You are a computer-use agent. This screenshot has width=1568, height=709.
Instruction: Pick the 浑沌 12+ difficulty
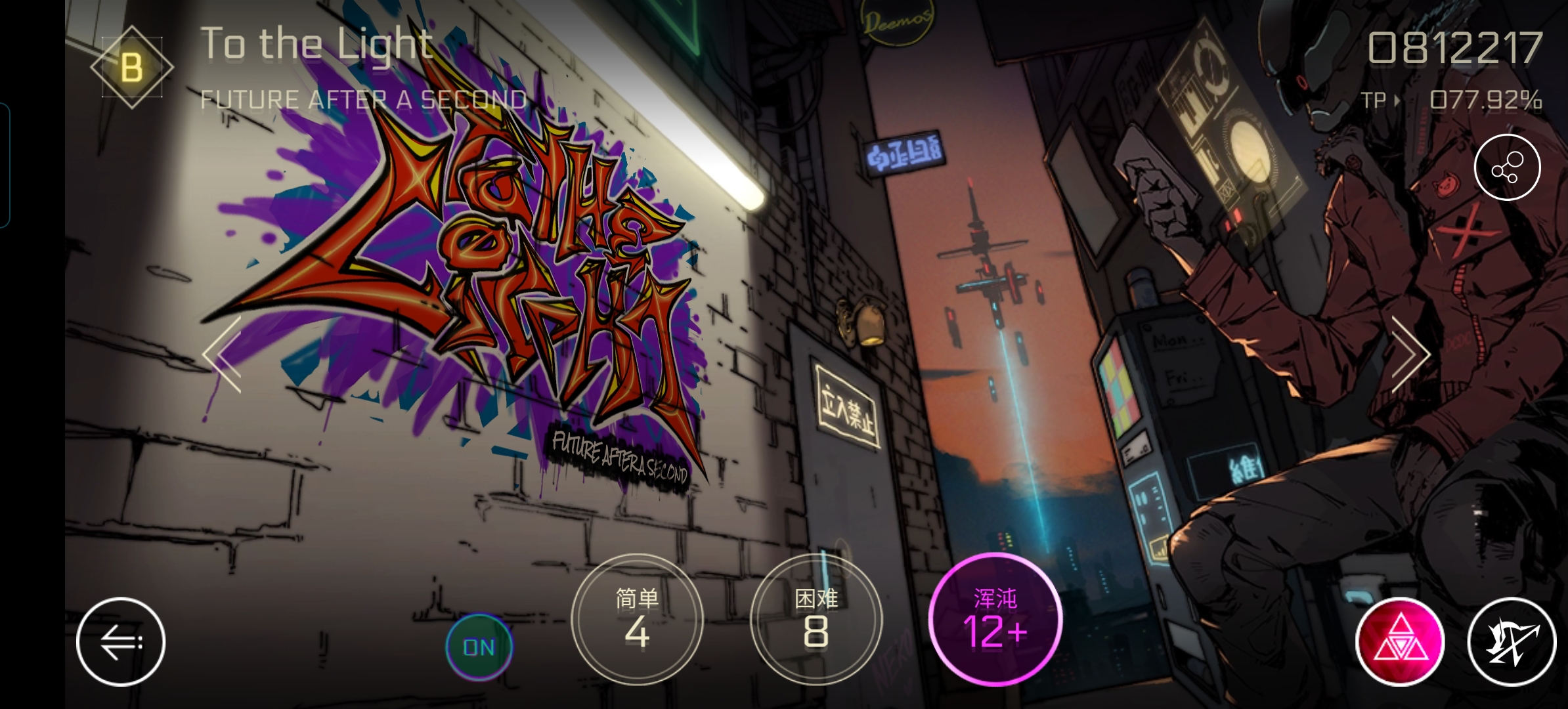pyautogui.click(x=995, y=620)
